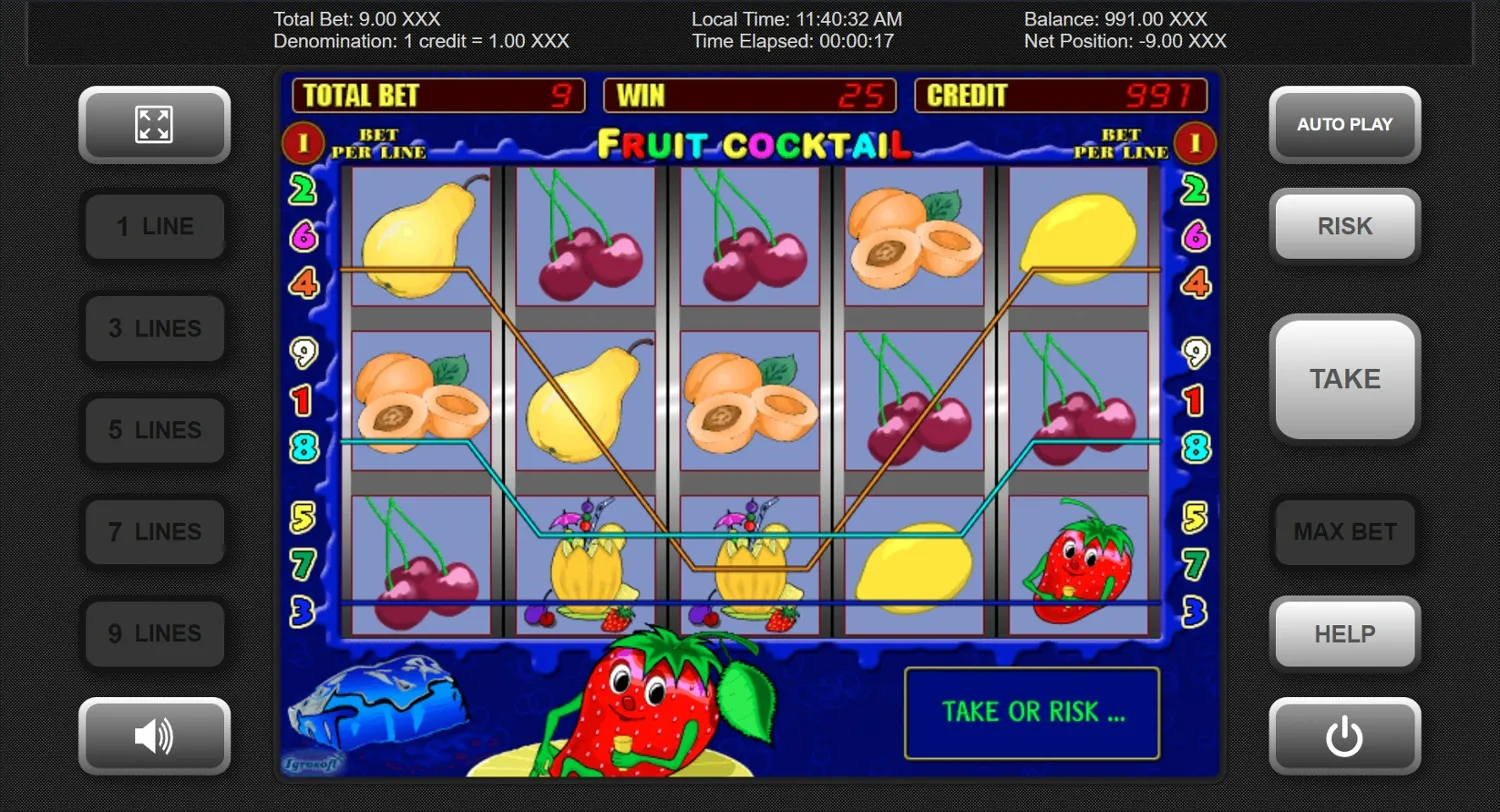Toggle payline 9 on the left edge

coord(302,352)
